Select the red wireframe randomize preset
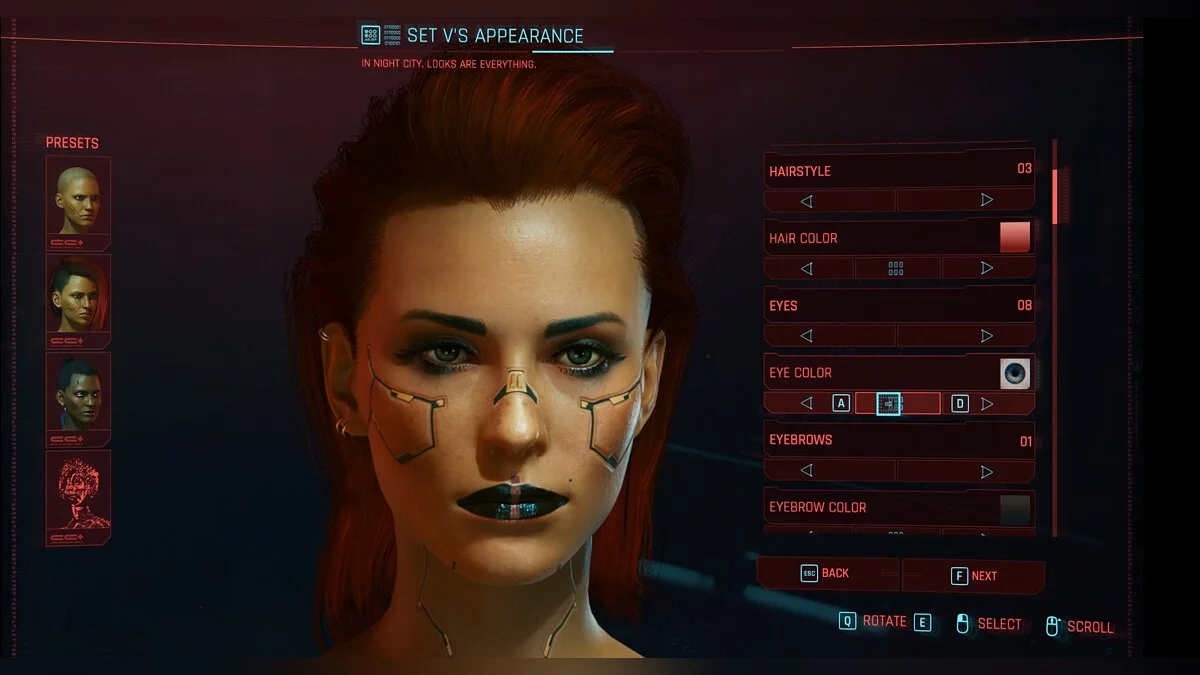Viewport: 1200px width, 675px height. 78,492
